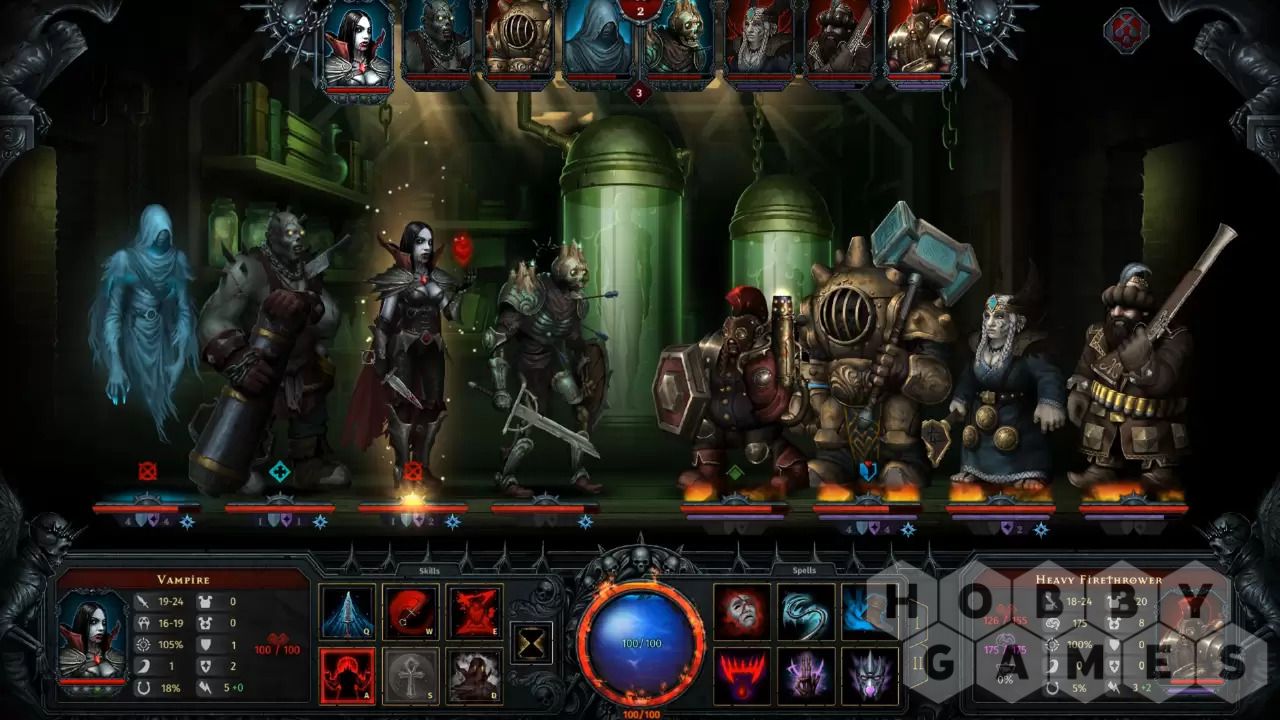The image size is (1280, 720).
Task: Click the hourglass wait button
Action: 532,642
